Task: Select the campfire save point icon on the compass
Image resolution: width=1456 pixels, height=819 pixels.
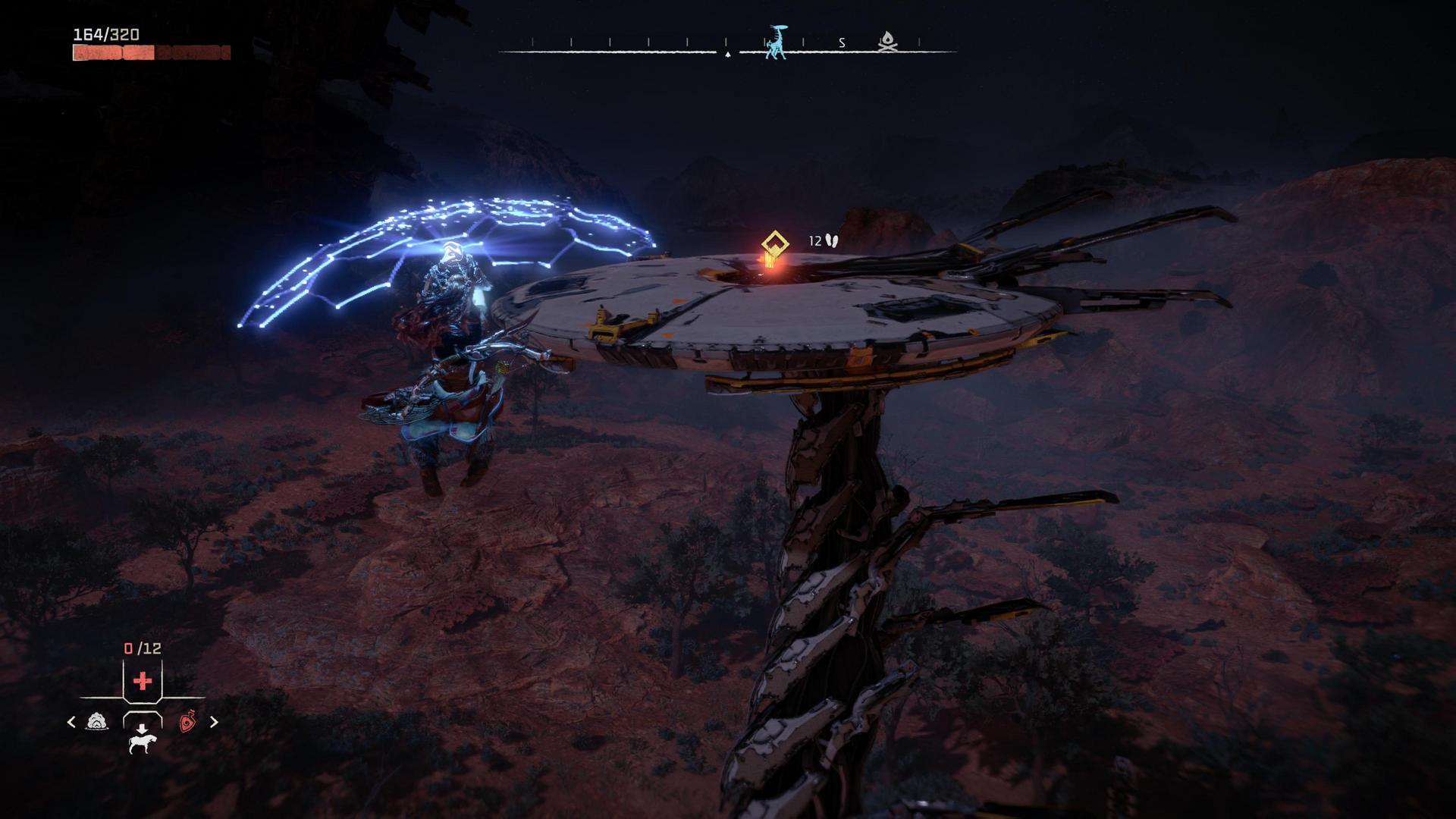Action: (x=887, y=41)
